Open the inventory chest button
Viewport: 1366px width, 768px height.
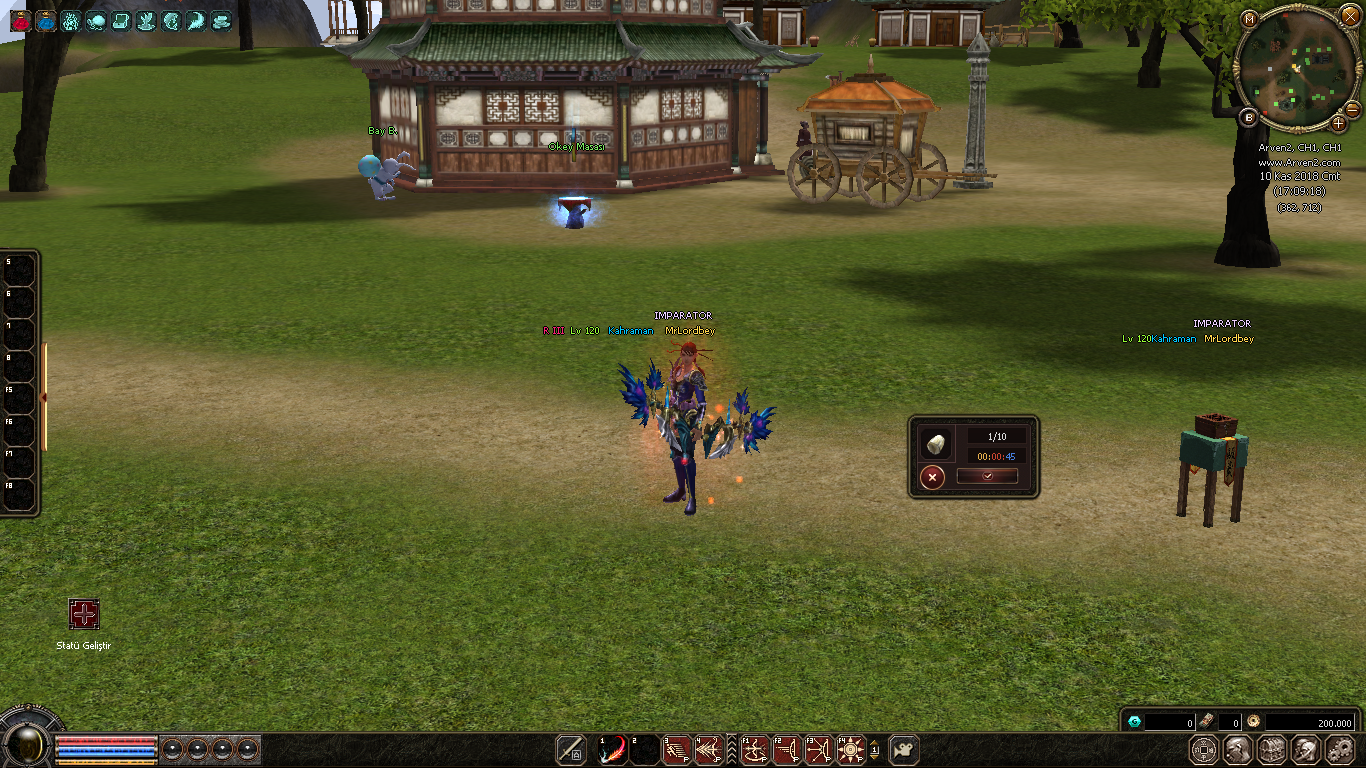tap(1272, 749)
